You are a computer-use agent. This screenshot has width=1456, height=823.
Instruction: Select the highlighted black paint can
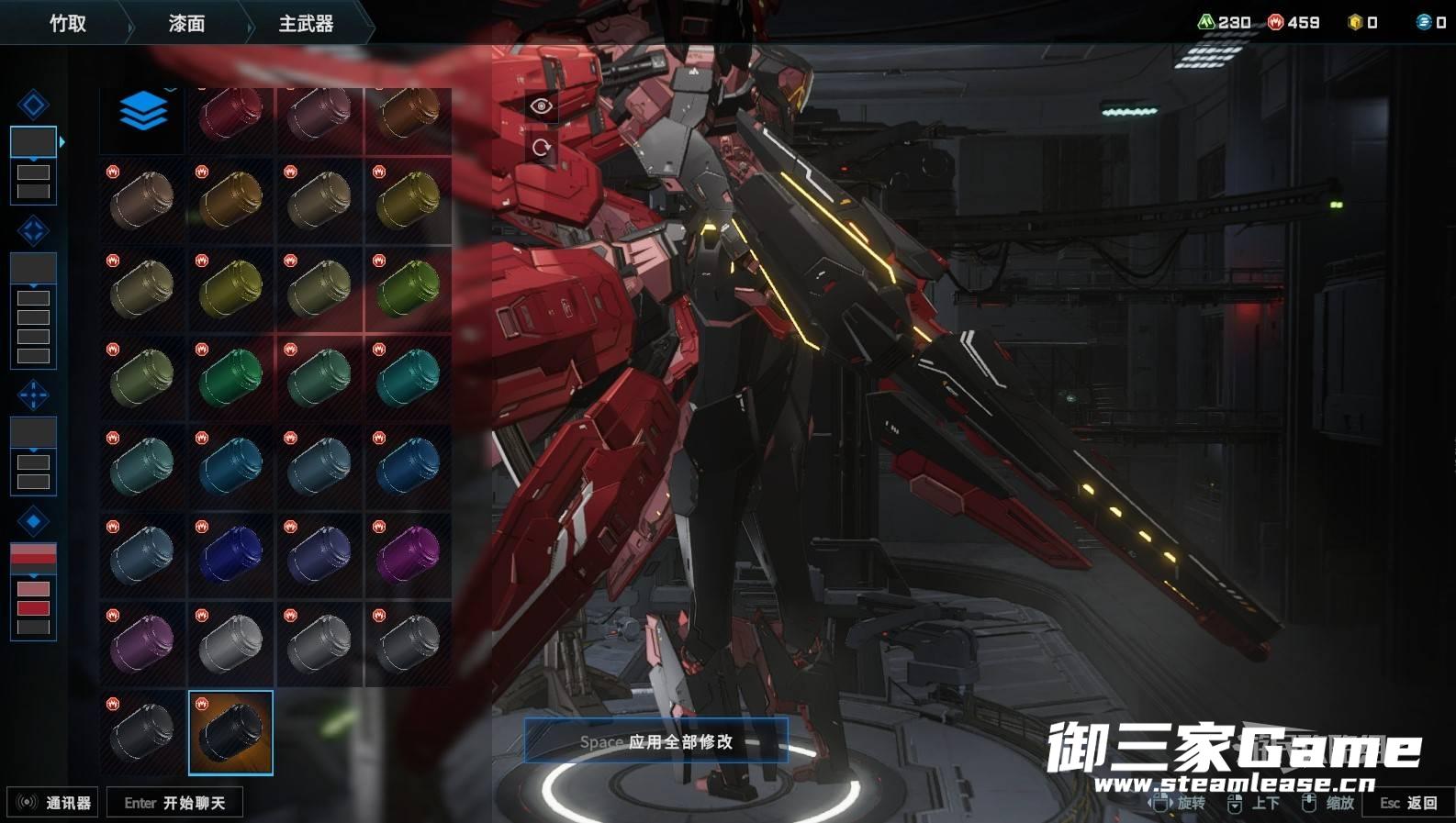[230, 732]
